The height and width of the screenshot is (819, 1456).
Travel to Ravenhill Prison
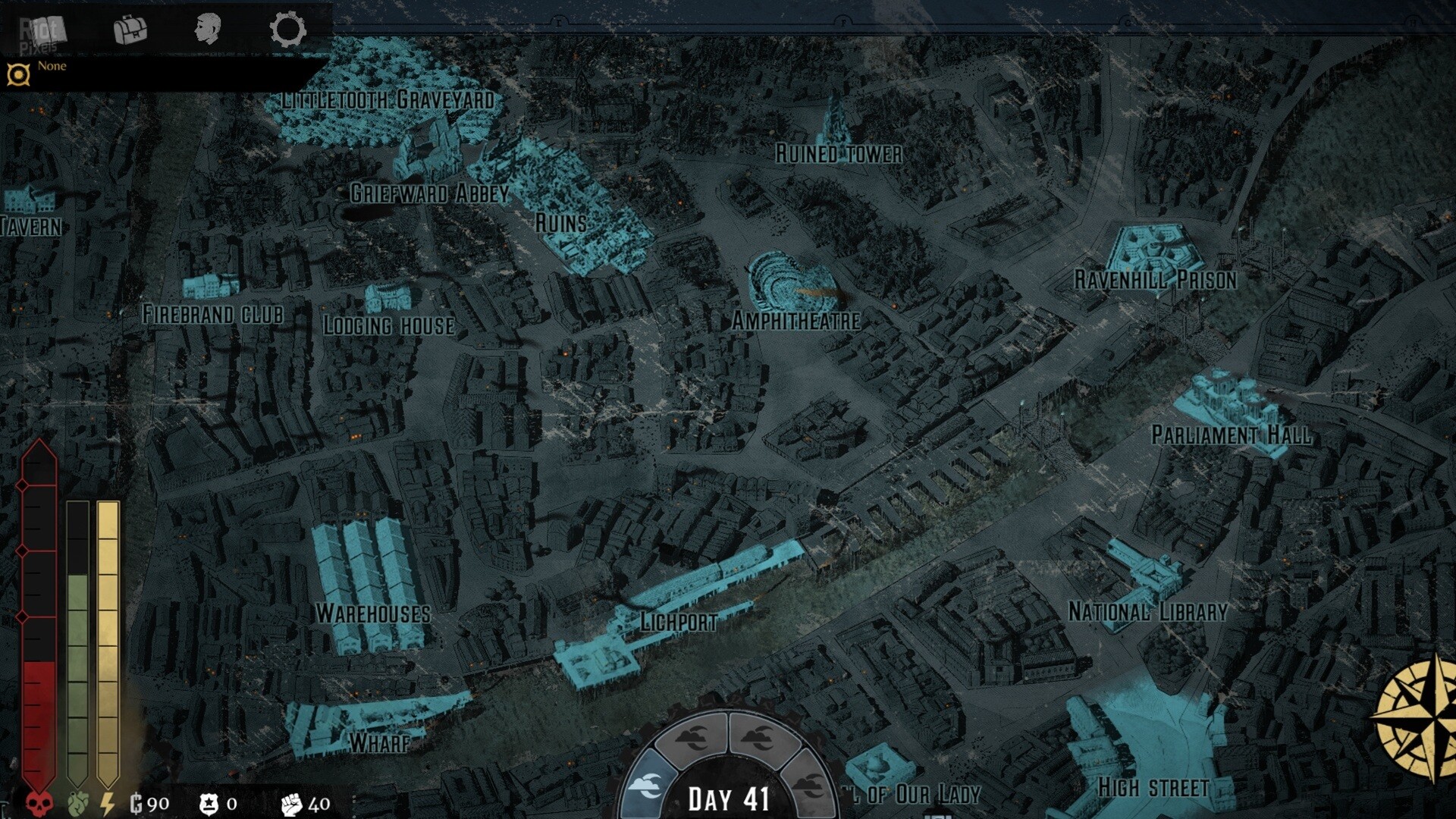[1155, 279]
